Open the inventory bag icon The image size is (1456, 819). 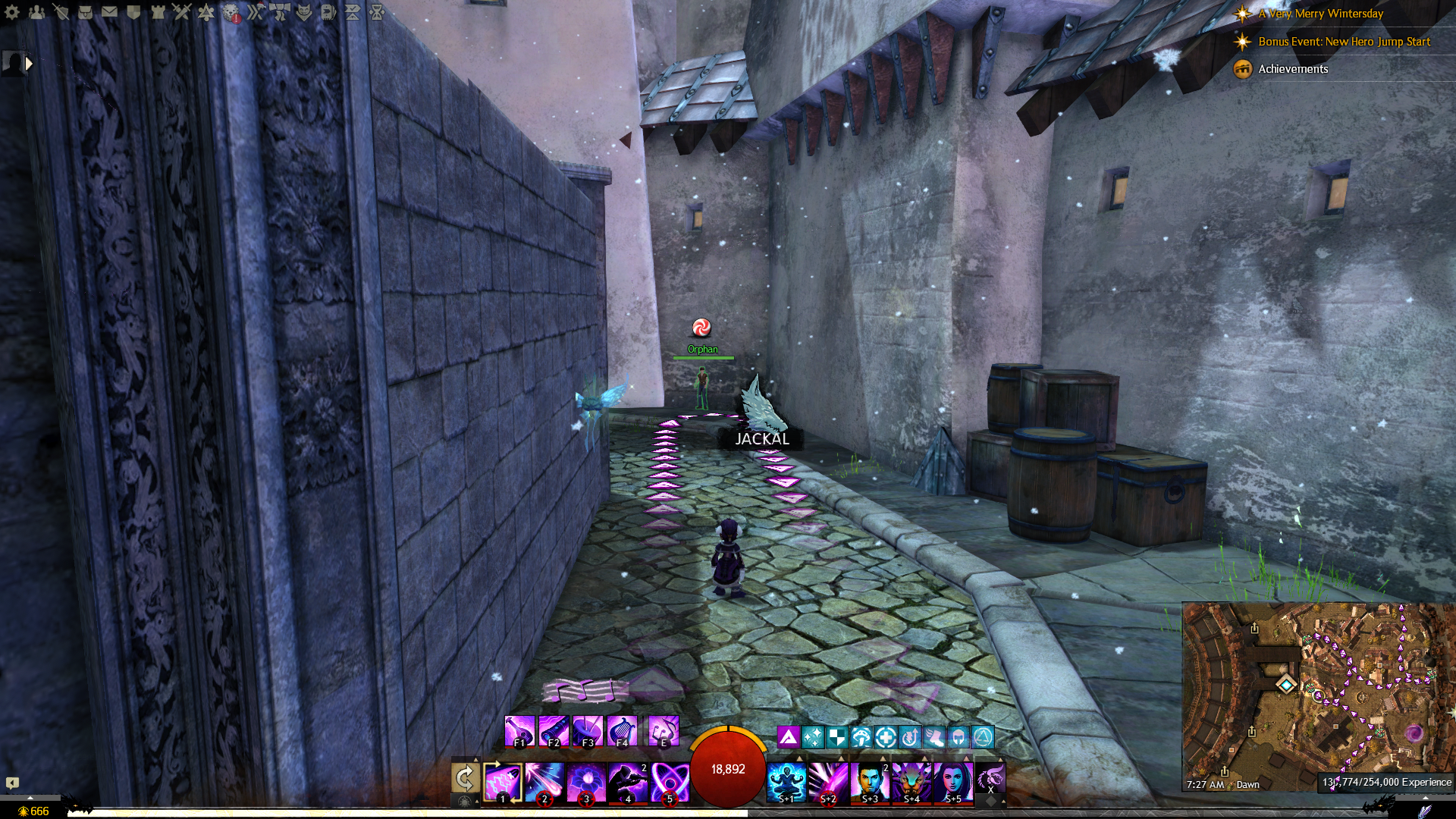(85, 12)
